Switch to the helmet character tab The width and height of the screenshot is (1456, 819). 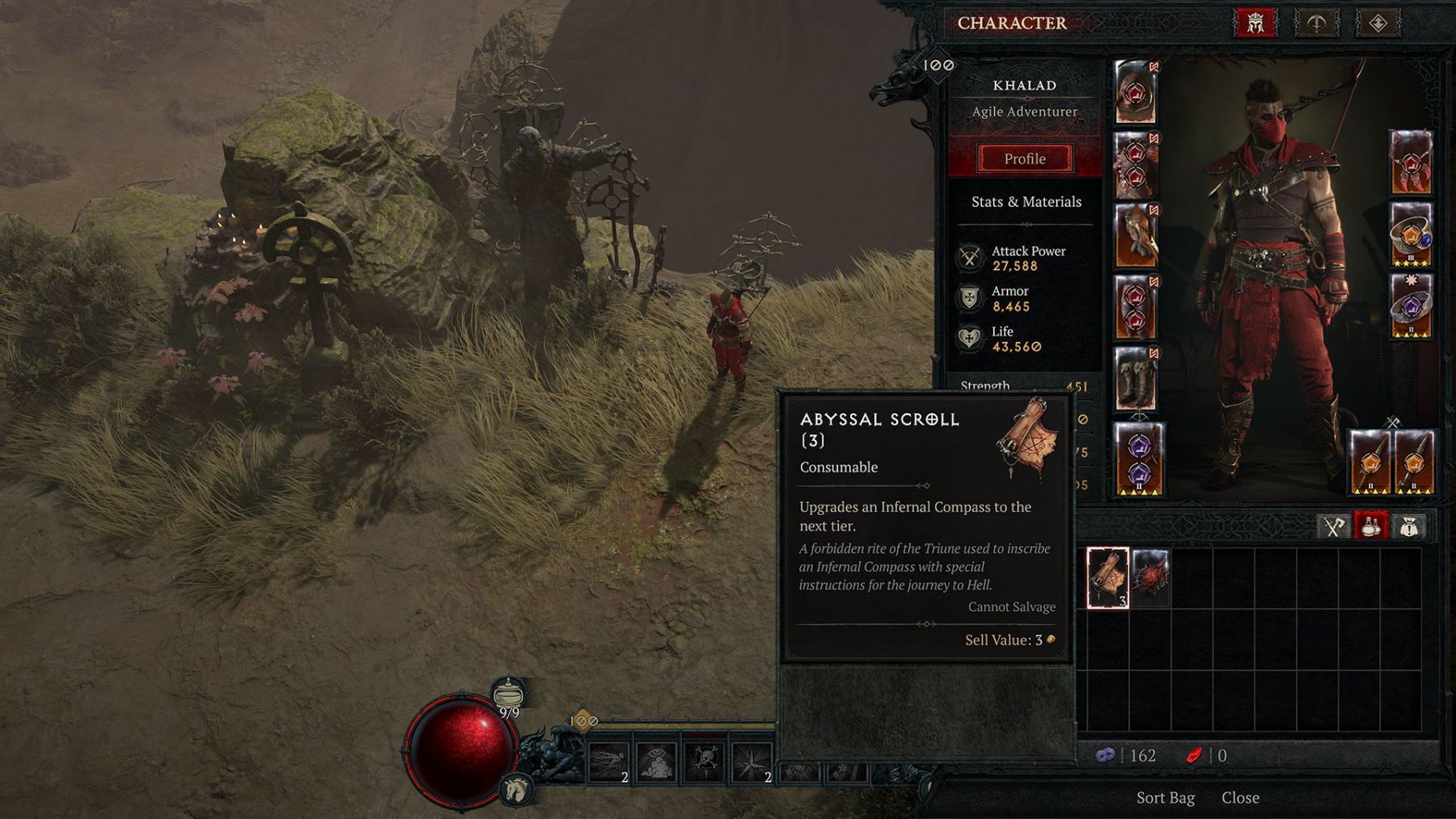1255,23
